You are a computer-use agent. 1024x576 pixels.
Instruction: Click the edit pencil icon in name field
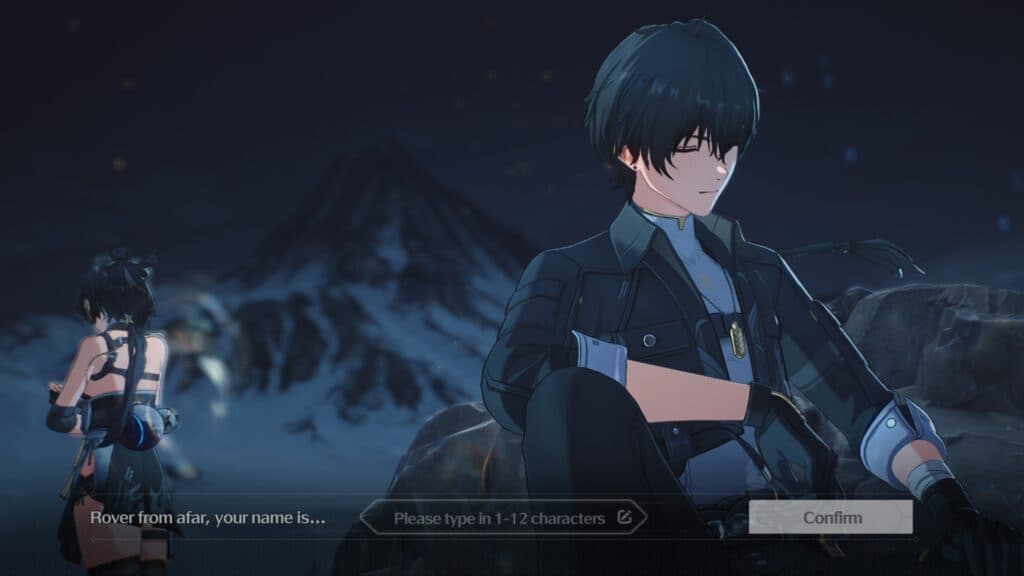point(625,518)
